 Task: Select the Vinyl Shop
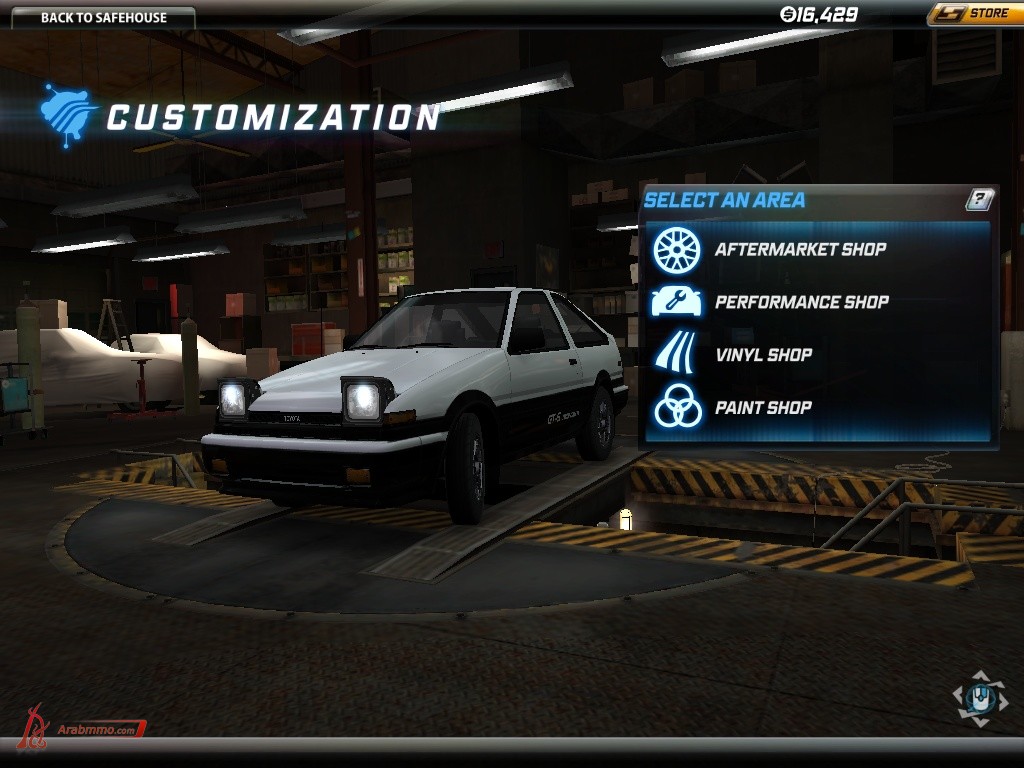(763, 355)
